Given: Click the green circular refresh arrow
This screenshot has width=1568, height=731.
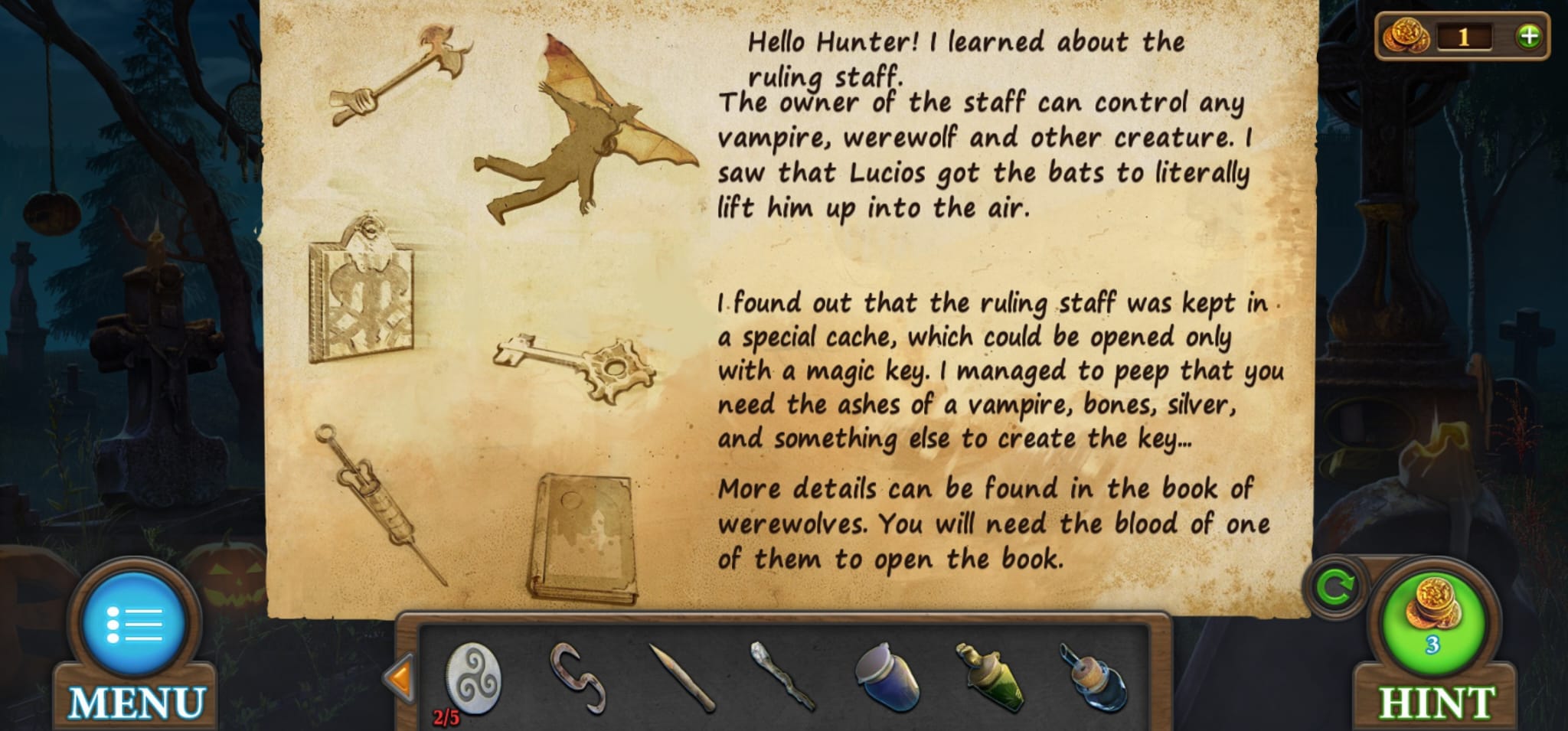Looking at the screenshot, I should tap(1336, 588).
